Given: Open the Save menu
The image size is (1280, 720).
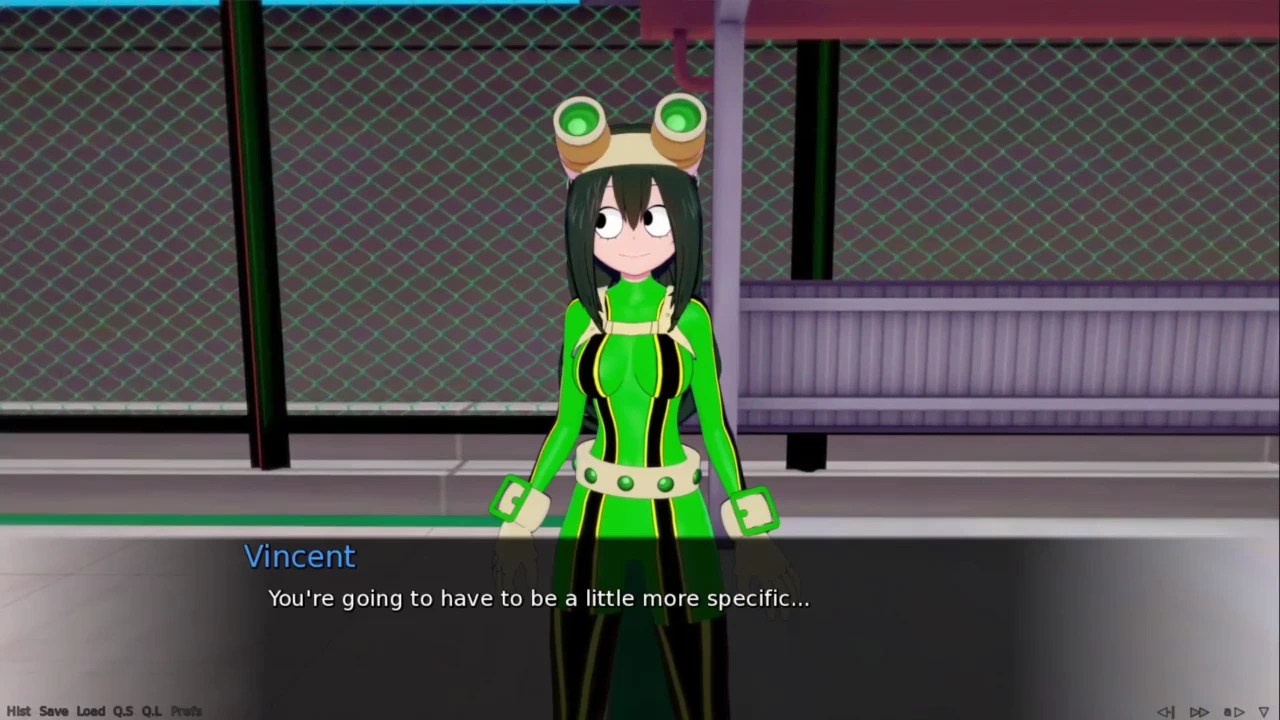Looking at the screenshot, I should [x=54, y=711].
